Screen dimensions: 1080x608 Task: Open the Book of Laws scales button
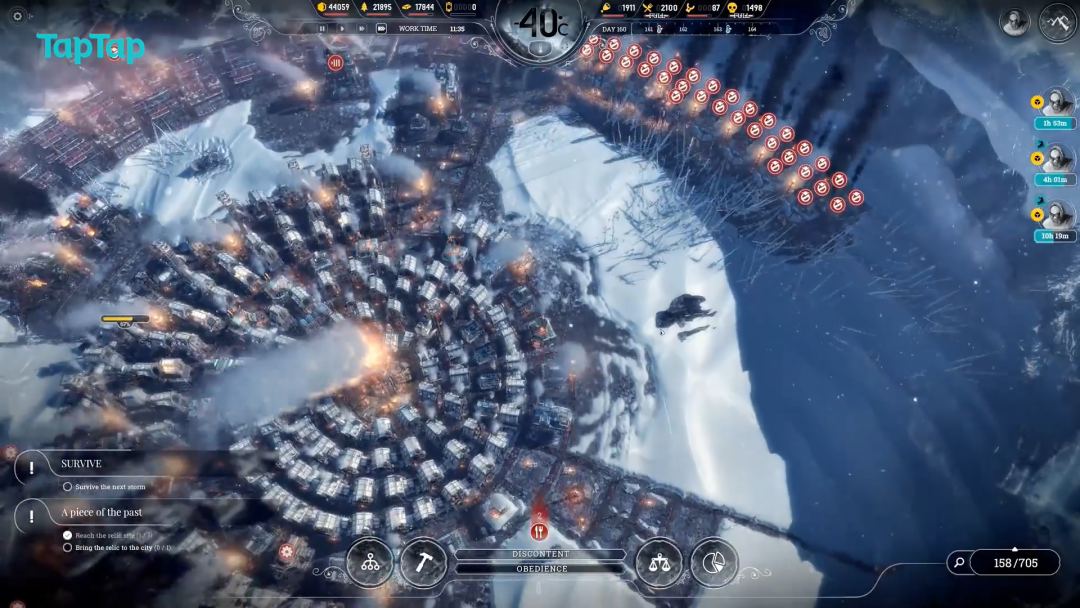point(659,563)
